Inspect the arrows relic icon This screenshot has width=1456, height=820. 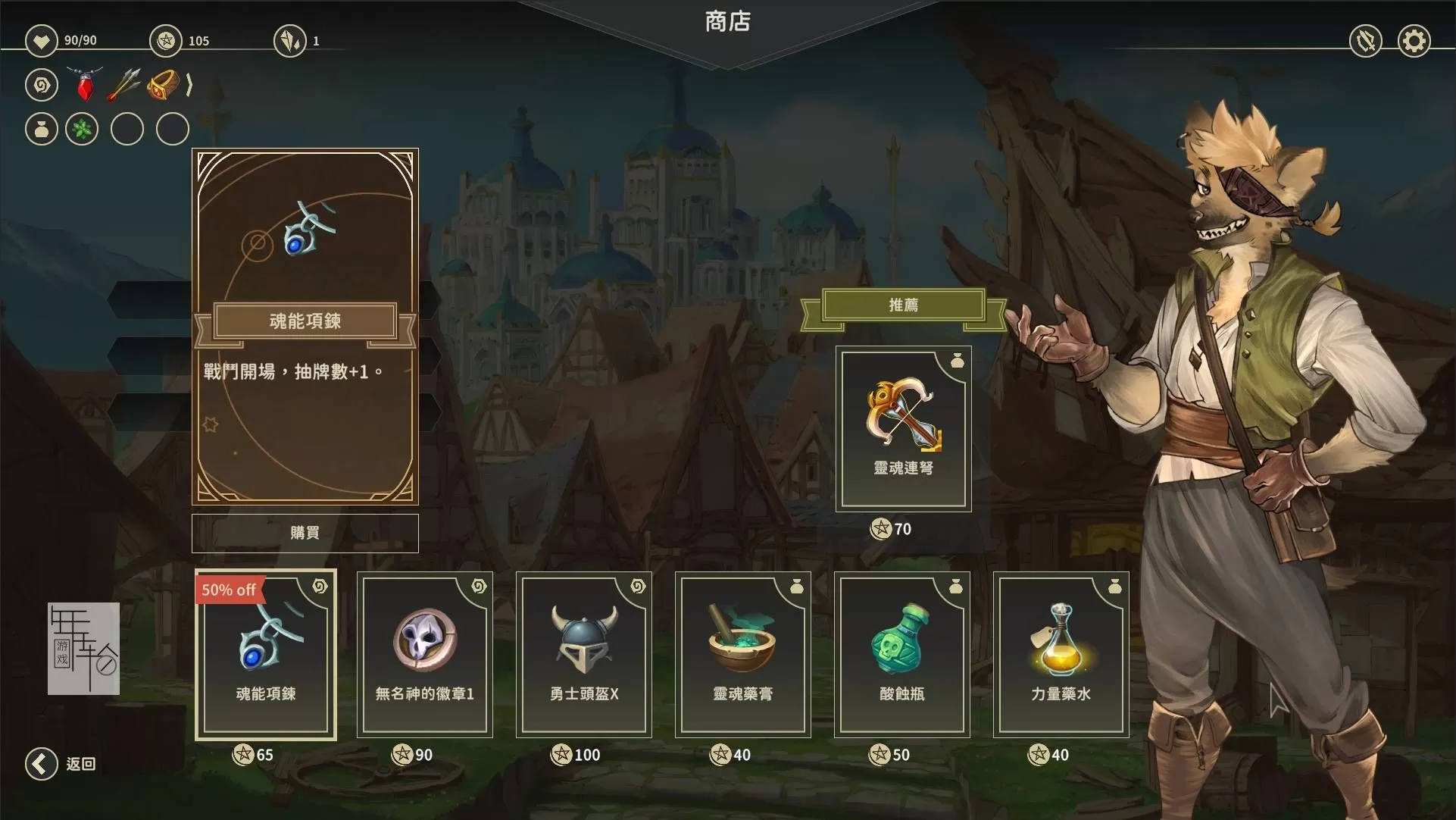point(124,84)
